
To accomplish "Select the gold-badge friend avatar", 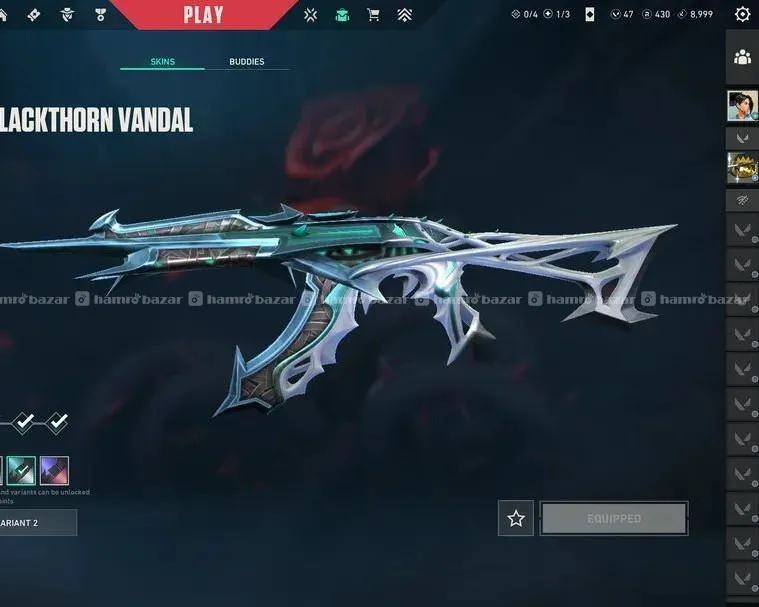I will (x=742, y=166).
